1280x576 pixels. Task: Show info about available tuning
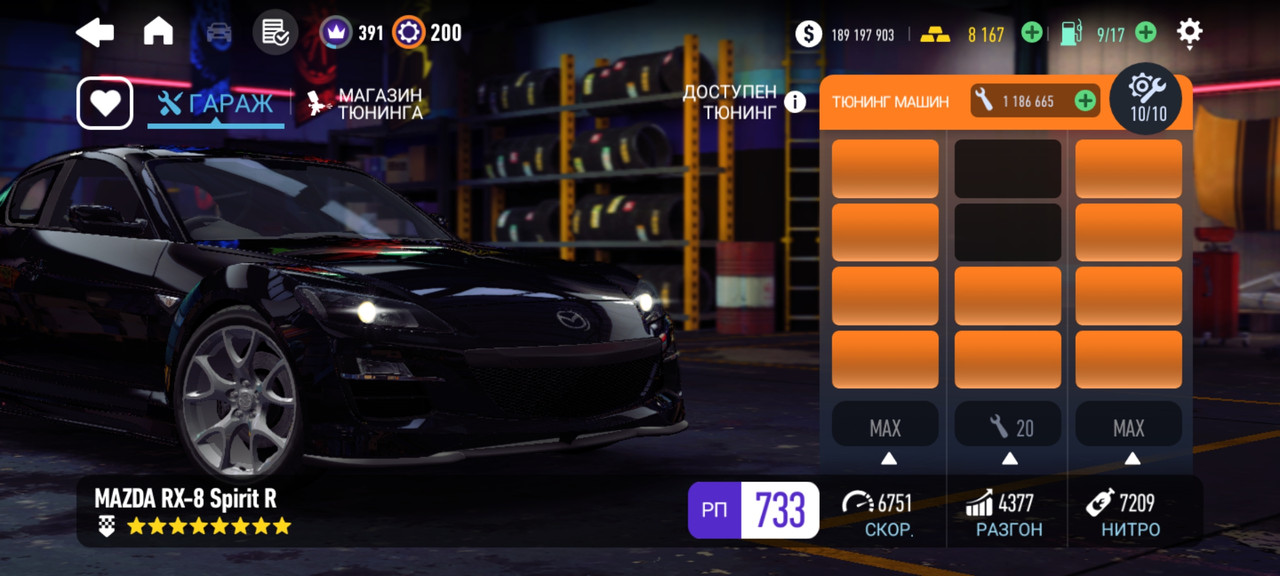[x=795, y=102]
